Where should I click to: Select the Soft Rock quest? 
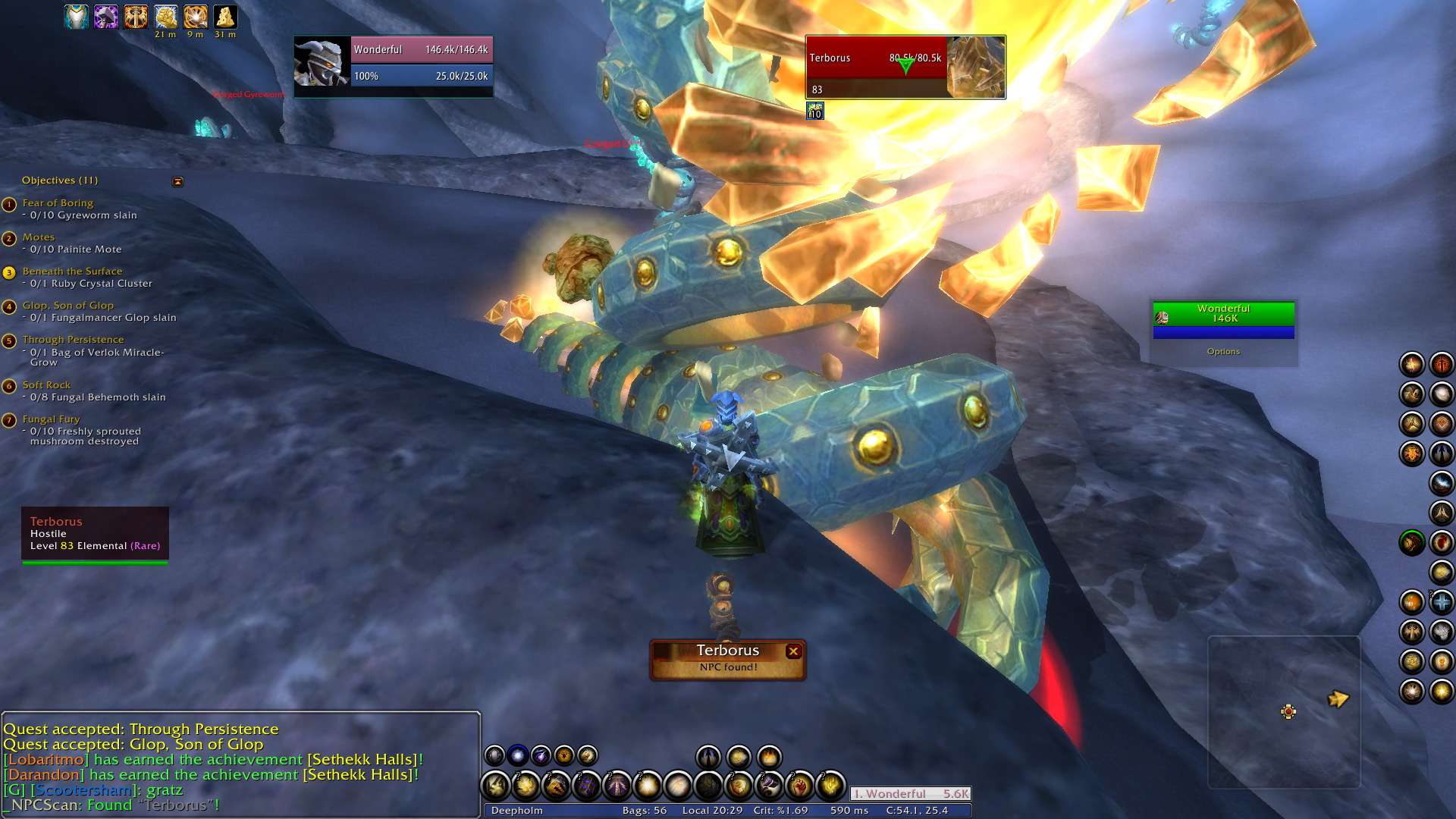click(x=46, y=385)
